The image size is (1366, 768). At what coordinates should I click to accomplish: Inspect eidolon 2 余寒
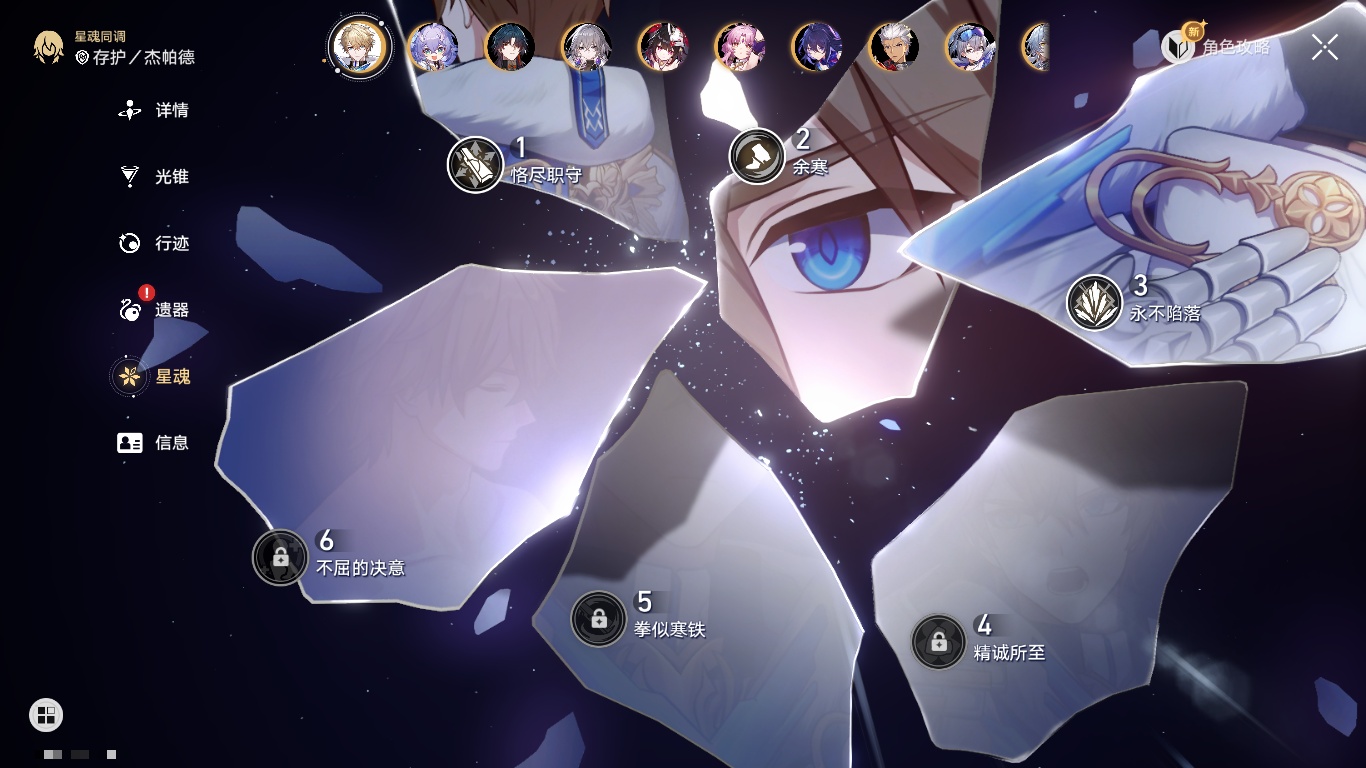[x=757, y=156]
